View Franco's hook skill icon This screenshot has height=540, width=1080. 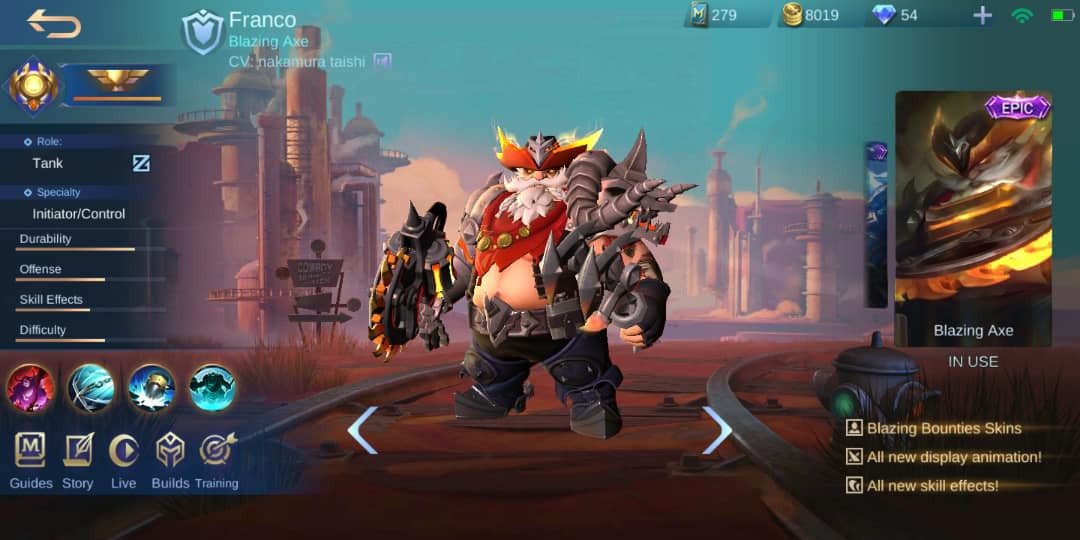tap(91, 388)
